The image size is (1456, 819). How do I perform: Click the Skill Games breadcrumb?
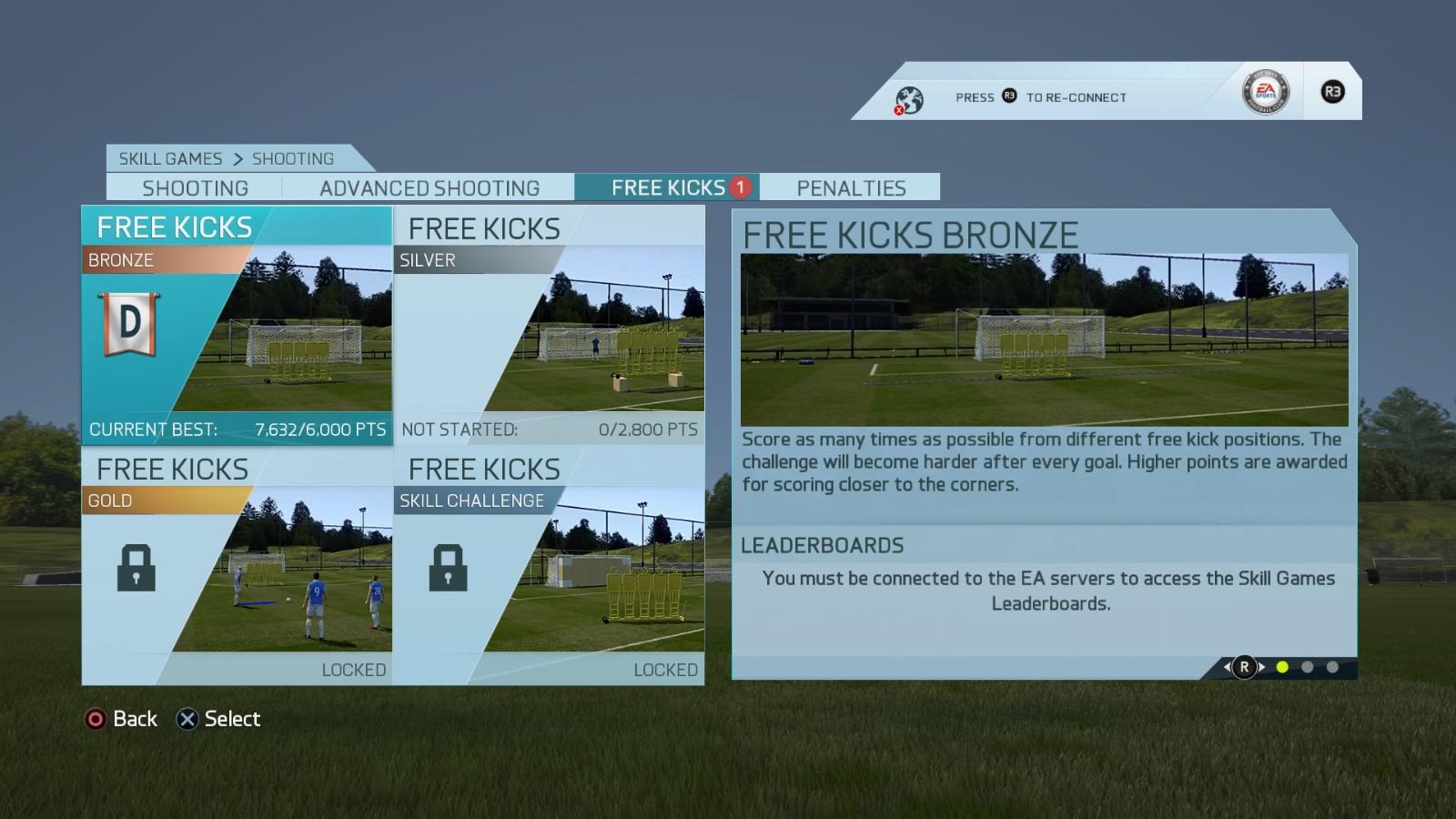coord(170,158)
